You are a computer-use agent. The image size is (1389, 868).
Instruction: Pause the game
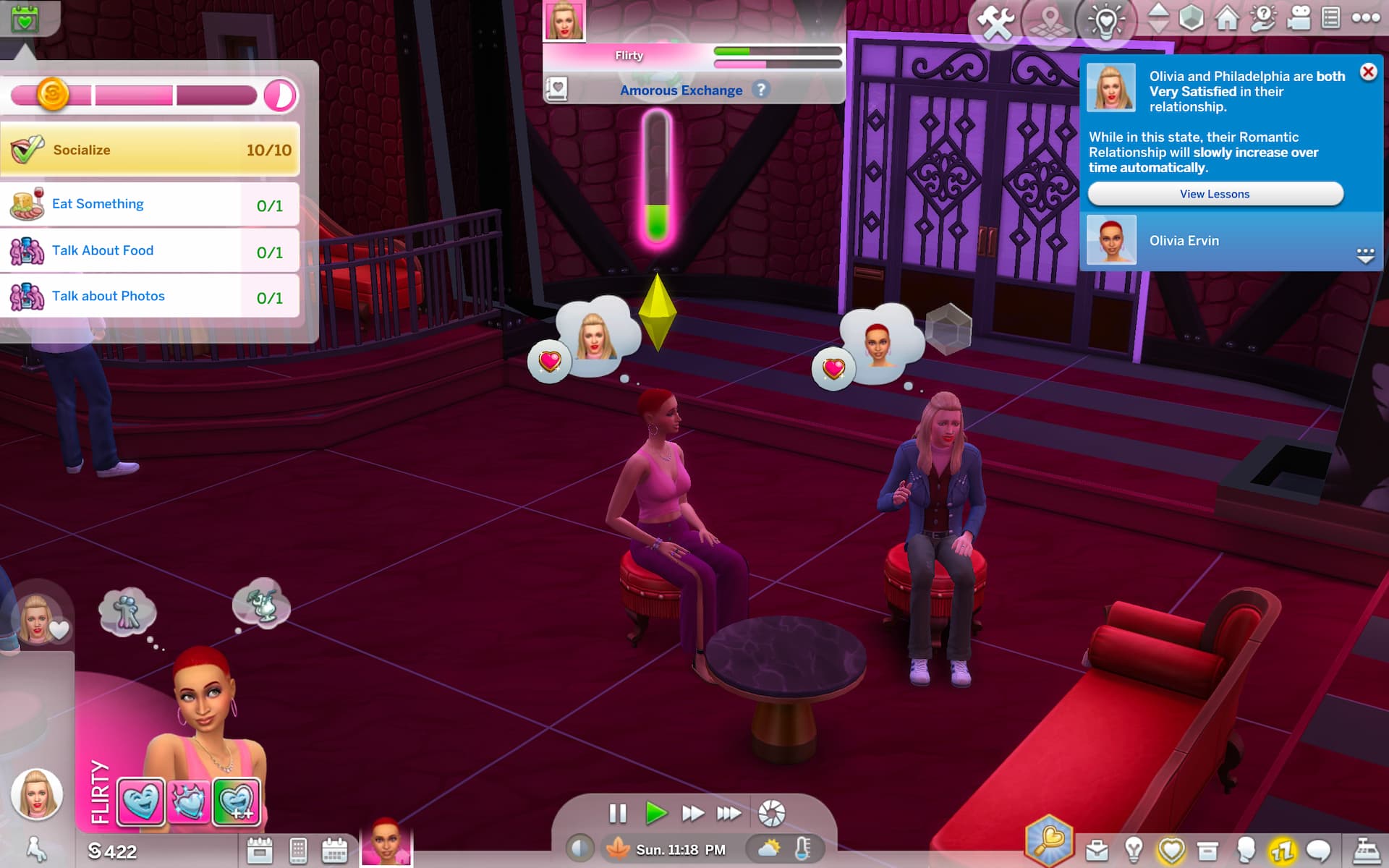(x=617, y=814)
